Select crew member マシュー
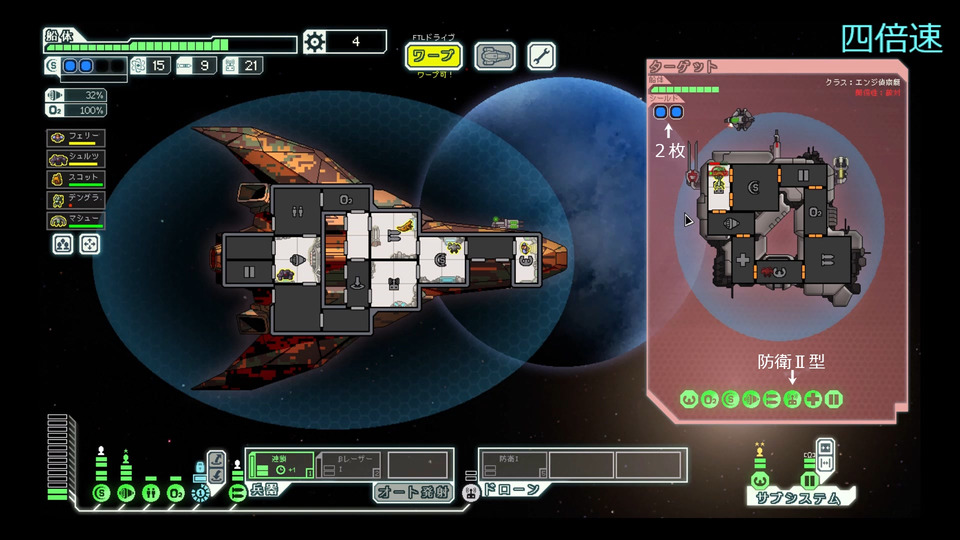 pos(76,220)
